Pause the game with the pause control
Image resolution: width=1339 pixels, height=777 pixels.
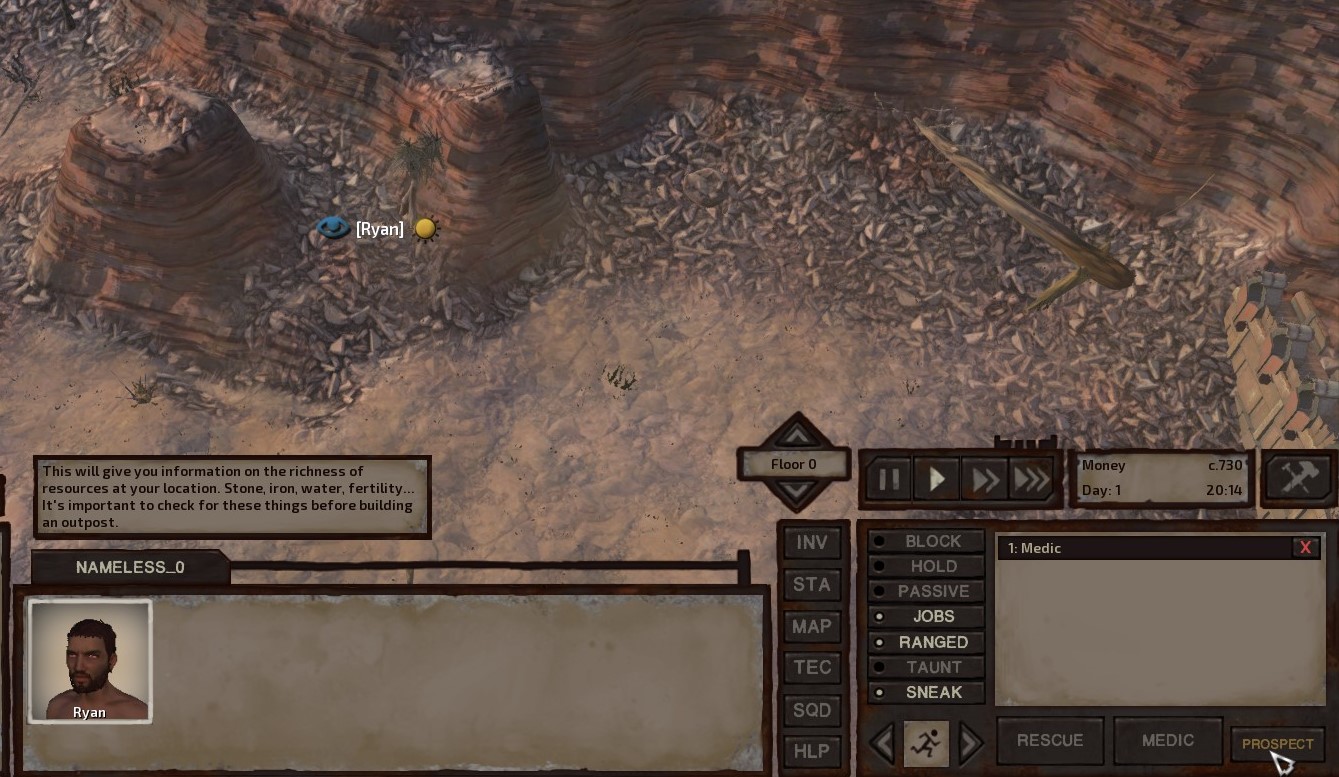pos(888,479)
